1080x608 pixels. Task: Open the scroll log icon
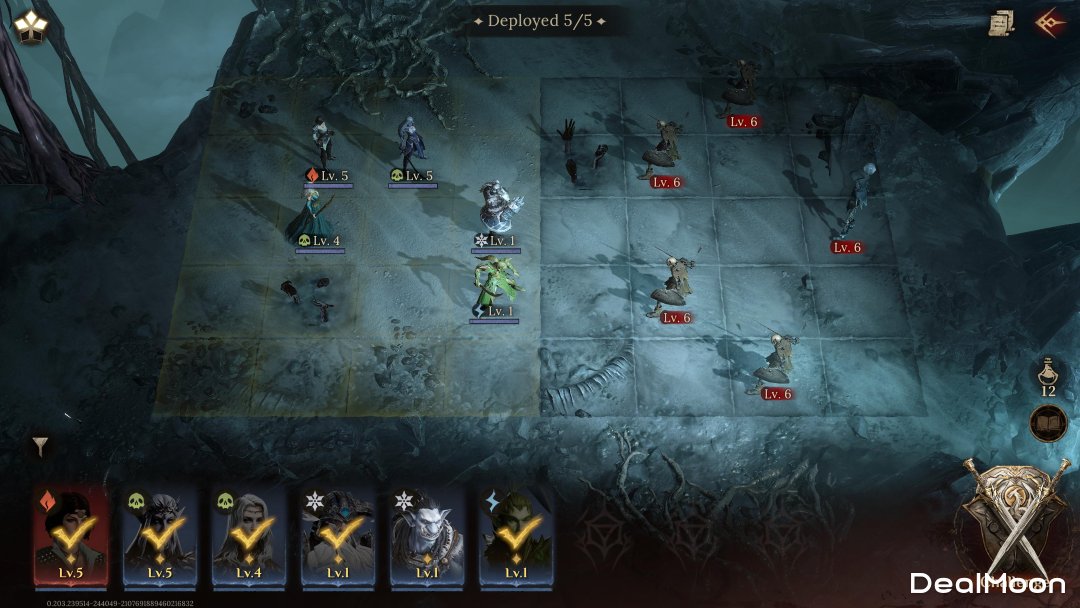(1001, 22)
